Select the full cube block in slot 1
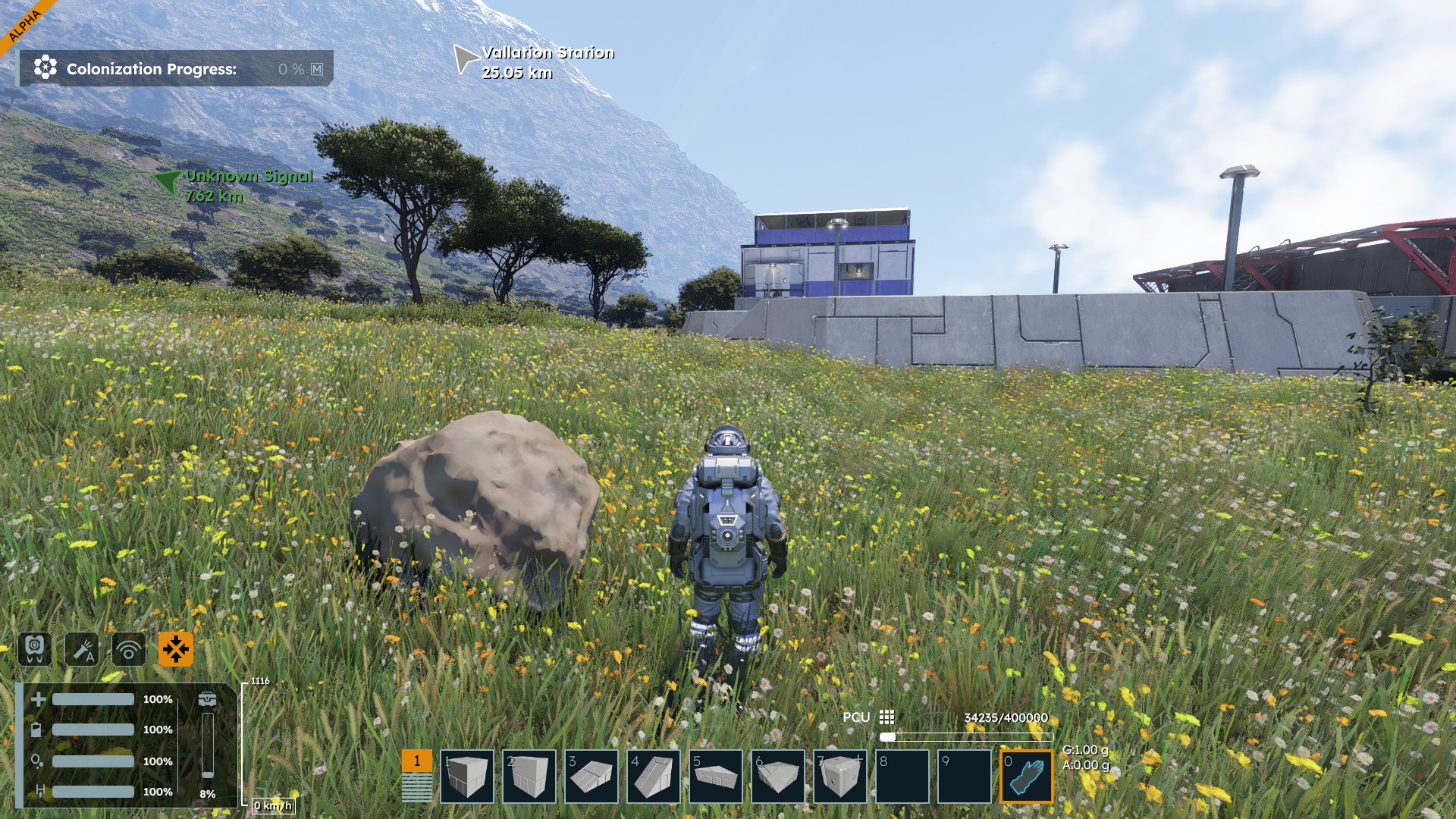 pos(466,776)
